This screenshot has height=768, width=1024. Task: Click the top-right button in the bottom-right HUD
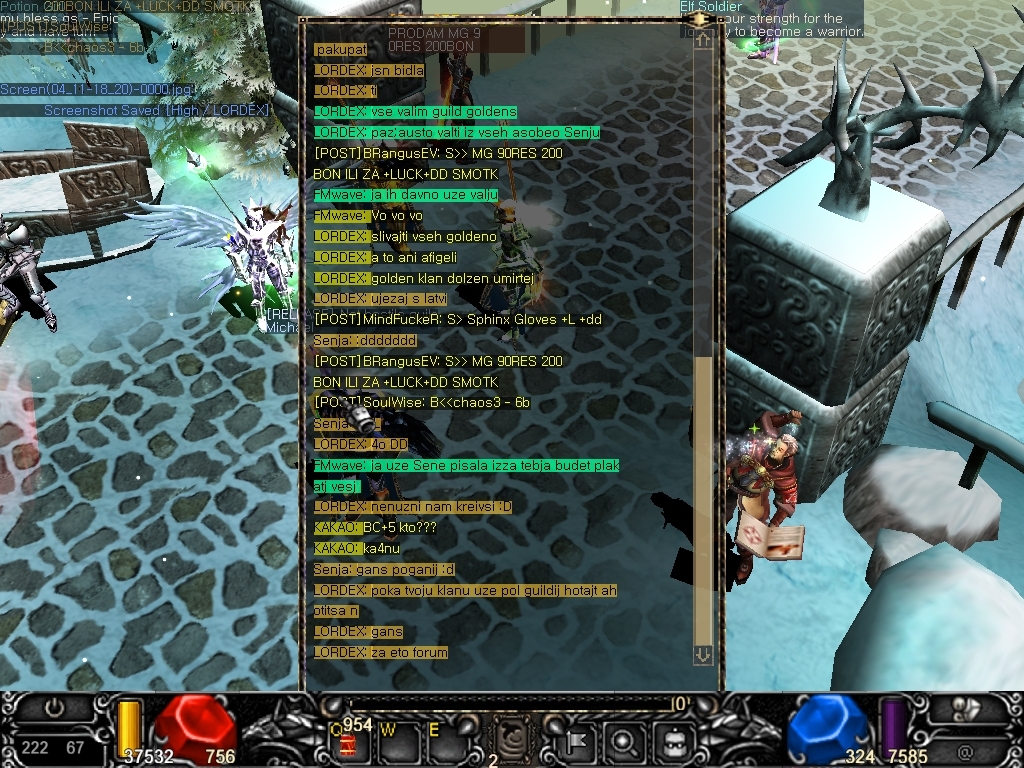(x=968, y=708)
